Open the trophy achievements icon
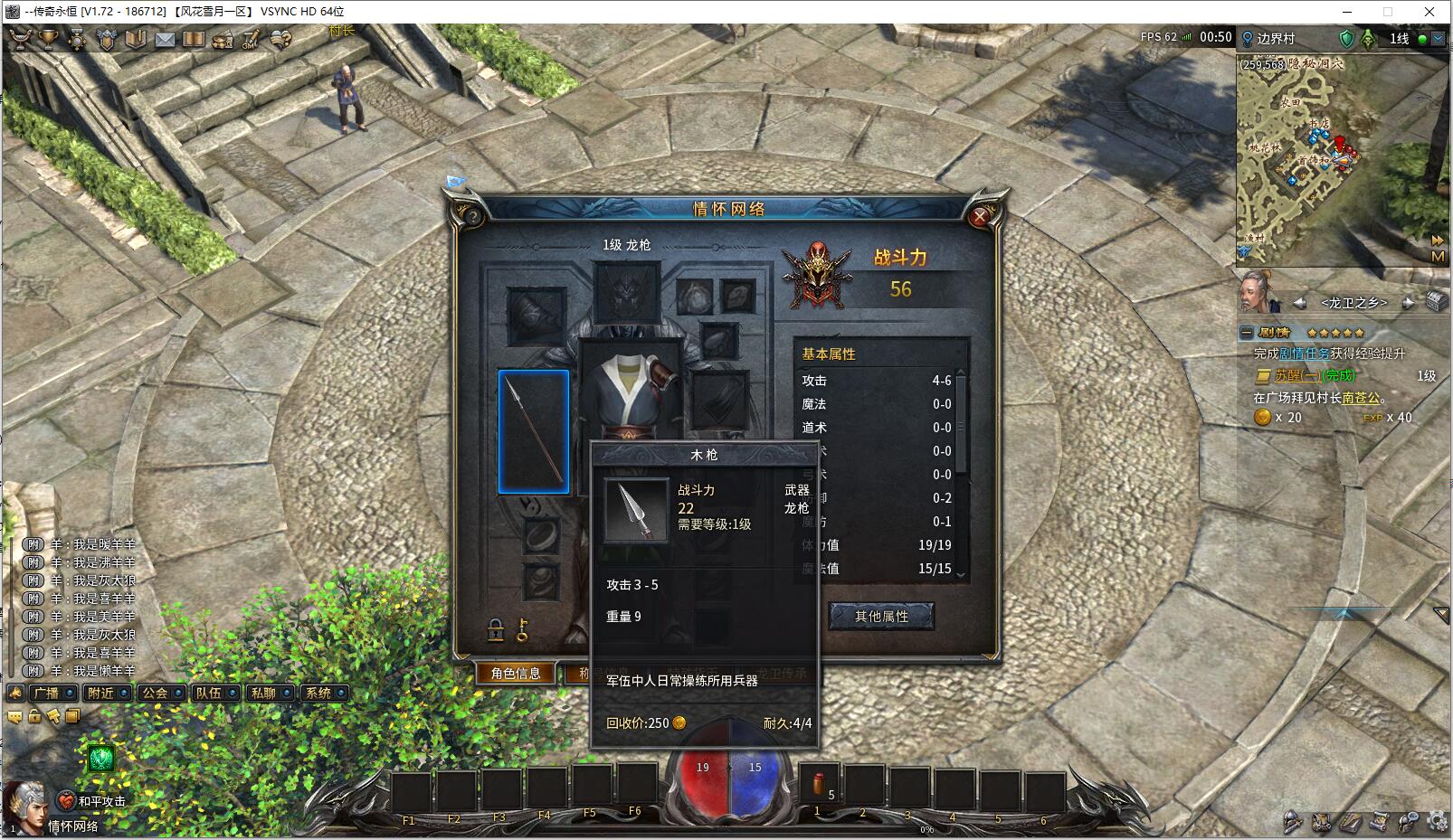The image size is (1453, 840). (x=49, y=39)
